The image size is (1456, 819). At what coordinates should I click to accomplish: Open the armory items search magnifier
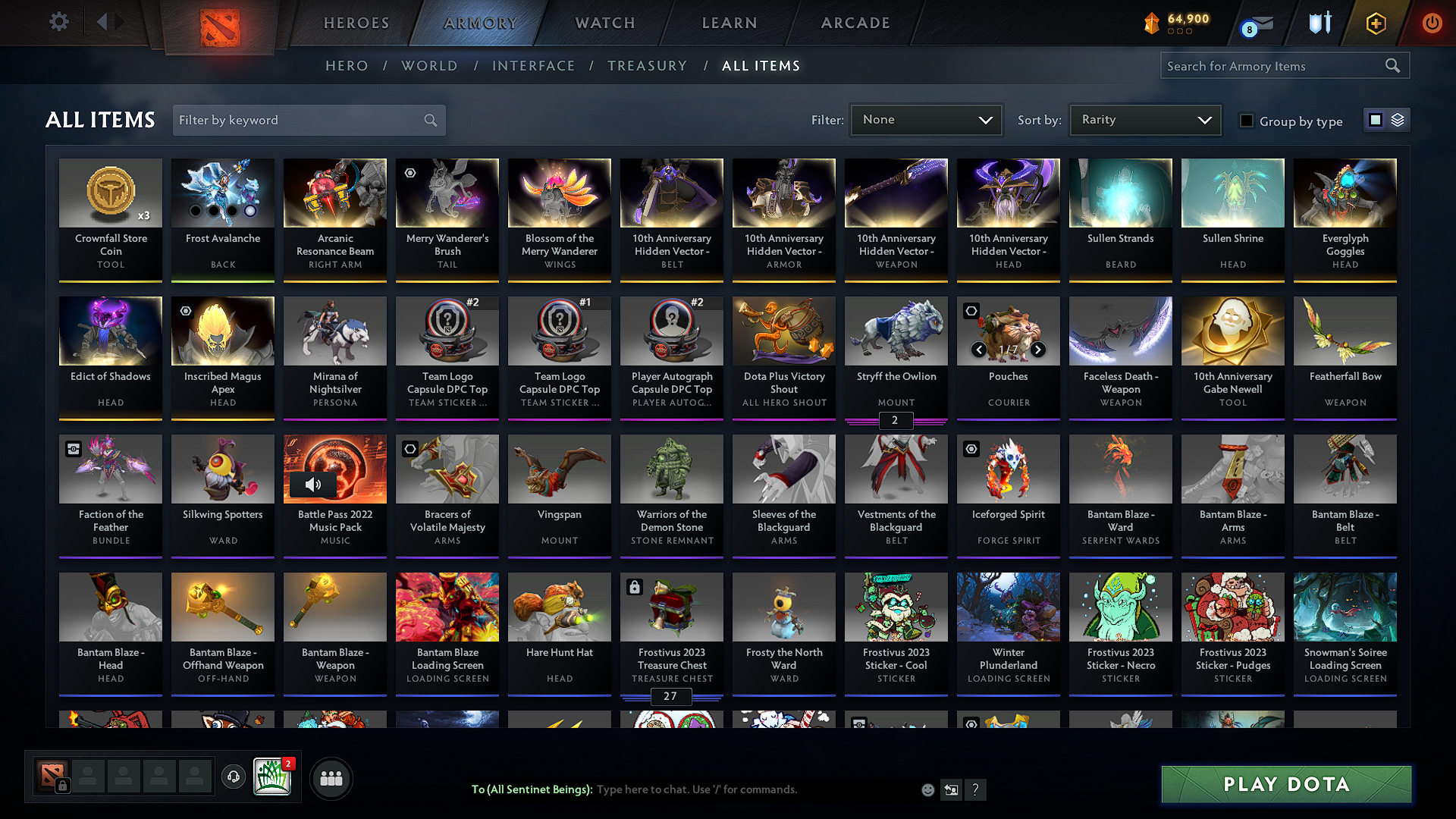click(1393, 65)
